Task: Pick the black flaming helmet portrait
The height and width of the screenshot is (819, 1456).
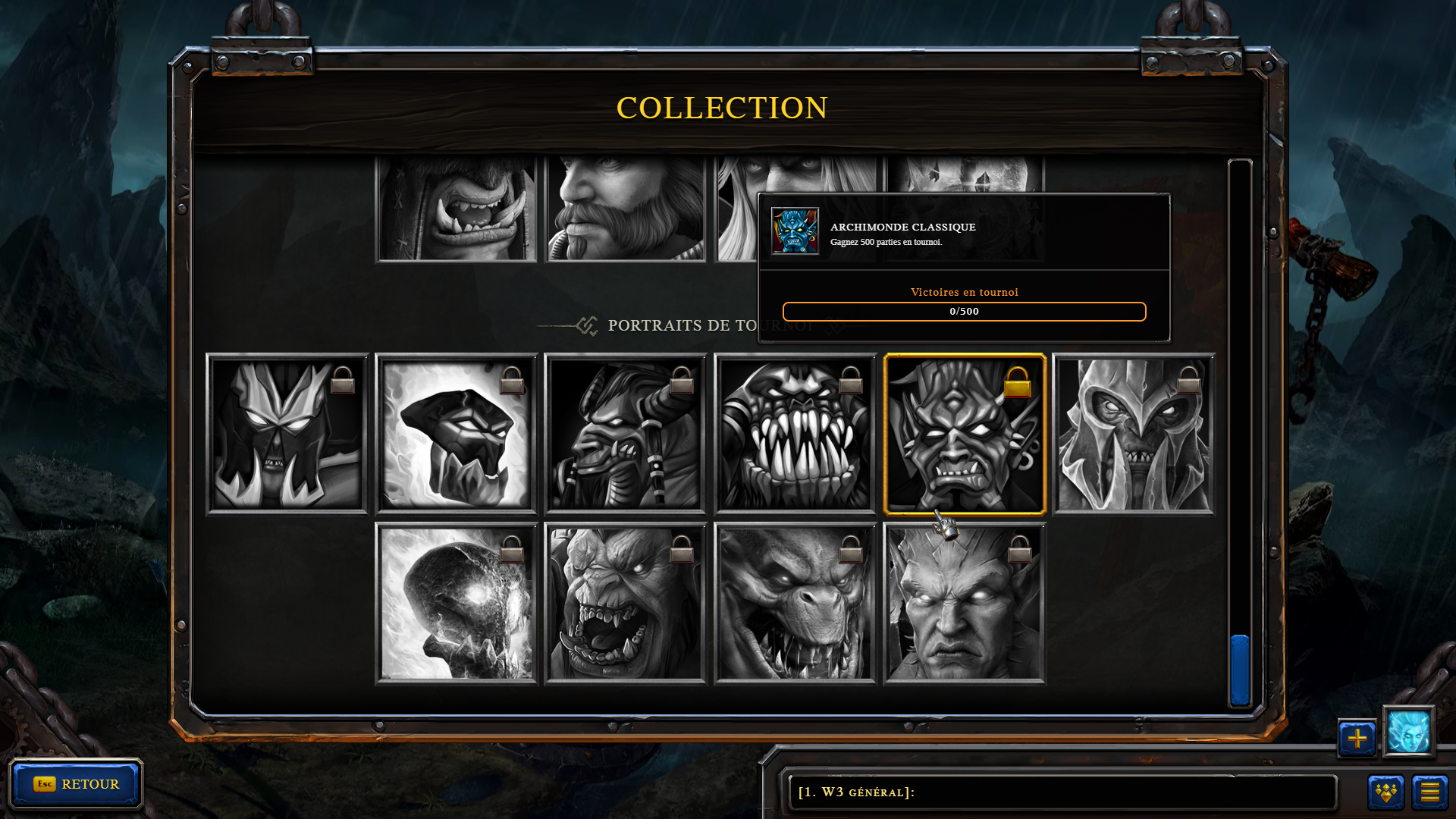Action: click(457, 434)
